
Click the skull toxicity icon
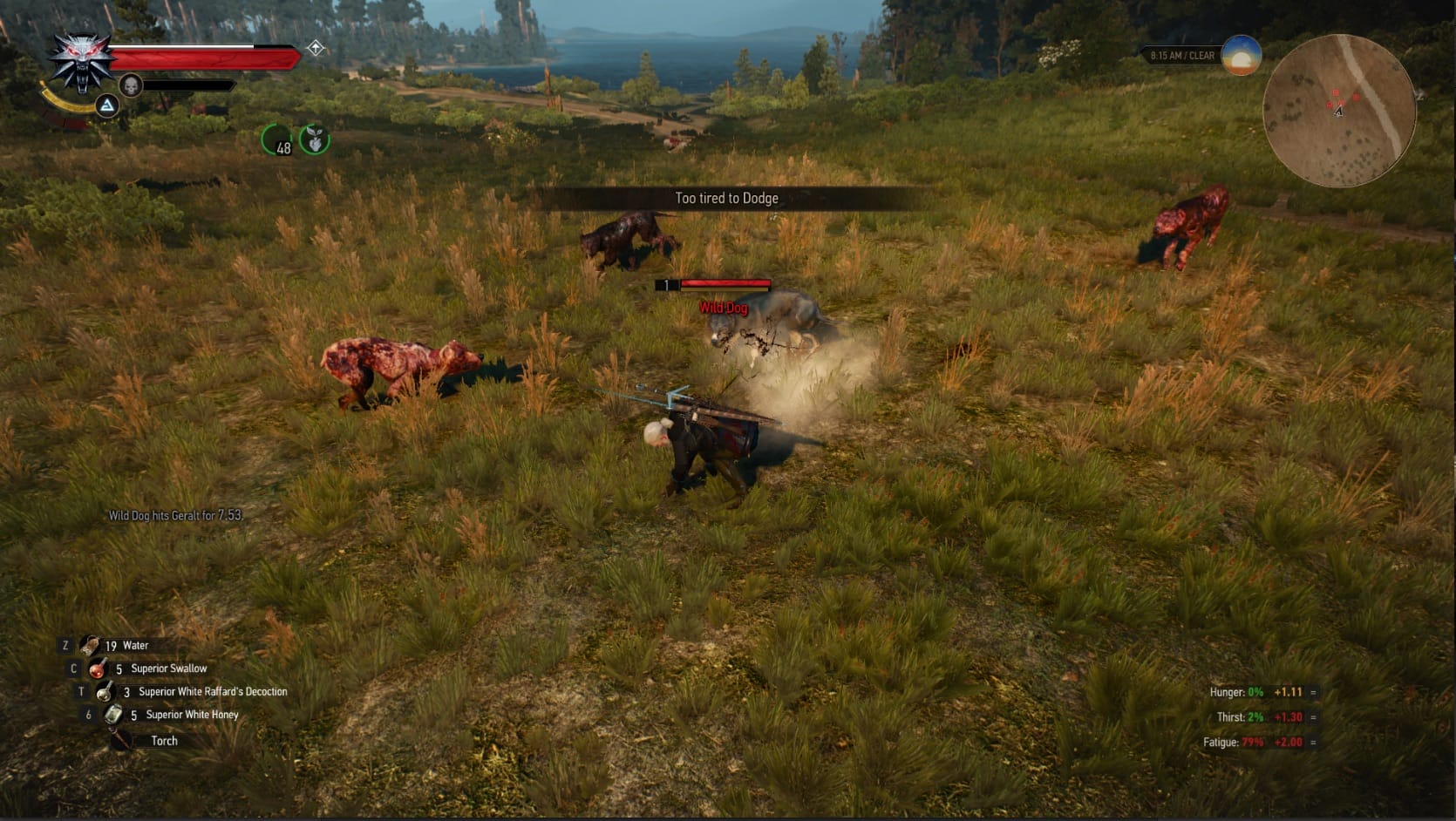(x=131, y=85)
